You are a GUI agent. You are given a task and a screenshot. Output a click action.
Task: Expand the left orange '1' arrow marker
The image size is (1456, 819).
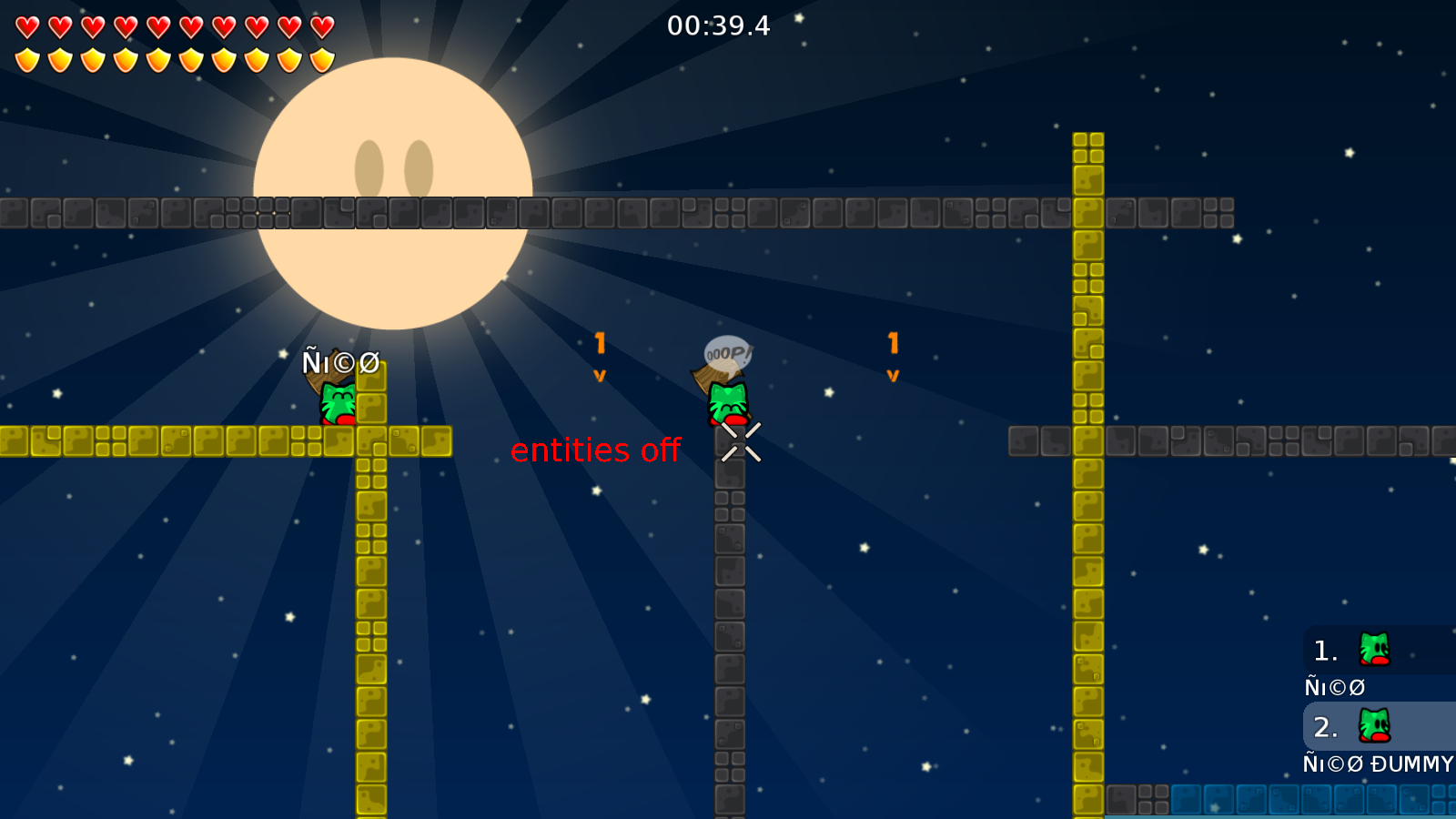pyautogui.click(x=599, y=344)
